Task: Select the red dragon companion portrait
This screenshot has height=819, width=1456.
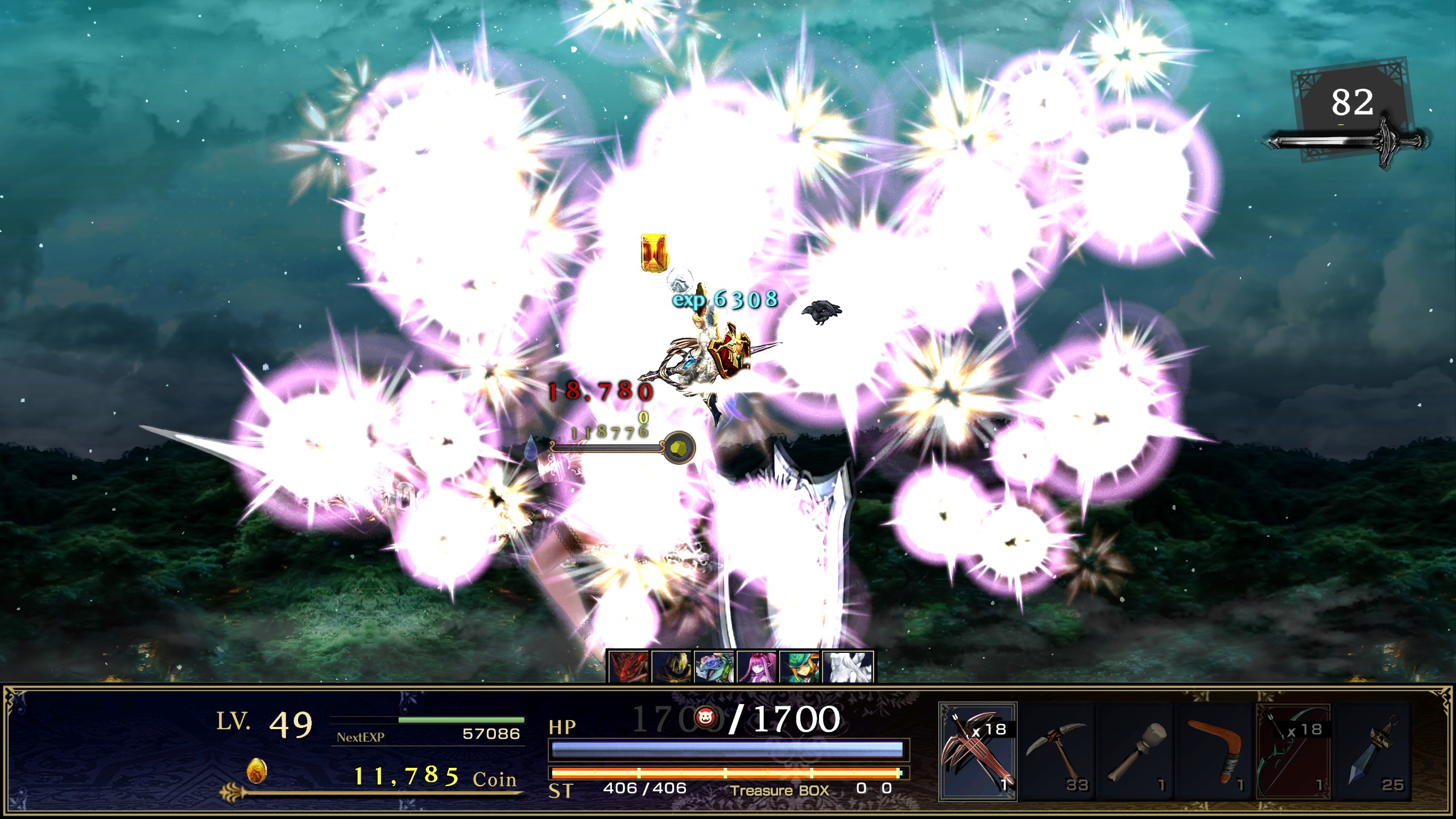Action: click(628, 668)
